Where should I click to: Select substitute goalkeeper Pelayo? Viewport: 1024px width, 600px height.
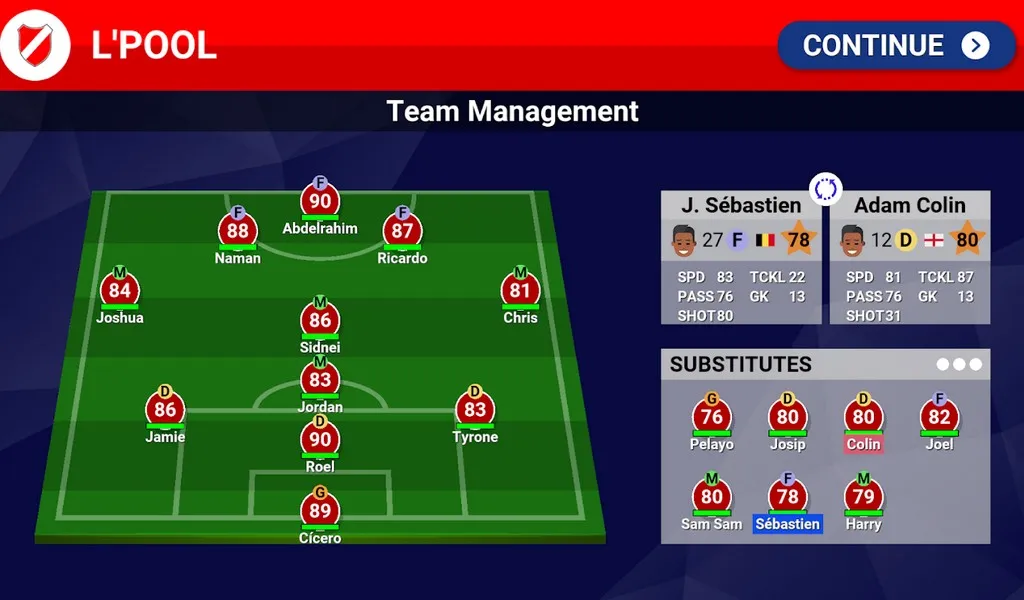click(711, 418)
